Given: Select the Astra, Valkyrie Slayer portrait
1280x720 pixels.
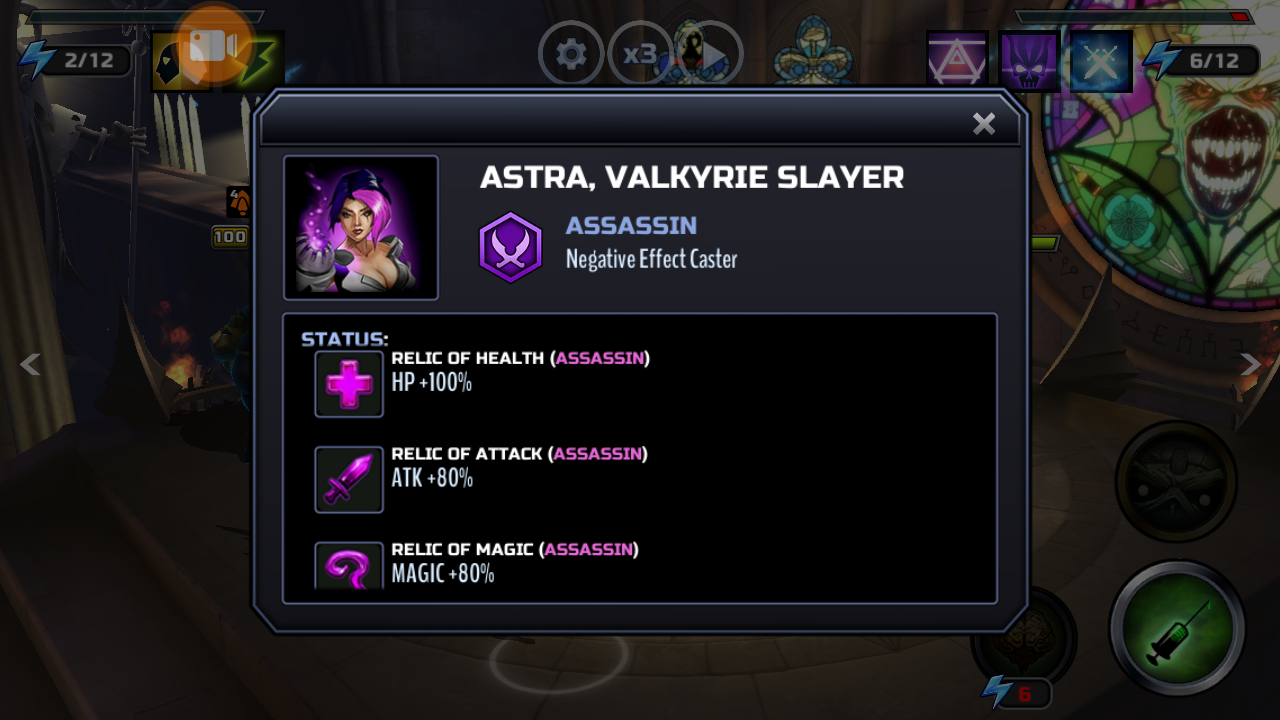Looking at the screenshot, I should tap(361, 228).
